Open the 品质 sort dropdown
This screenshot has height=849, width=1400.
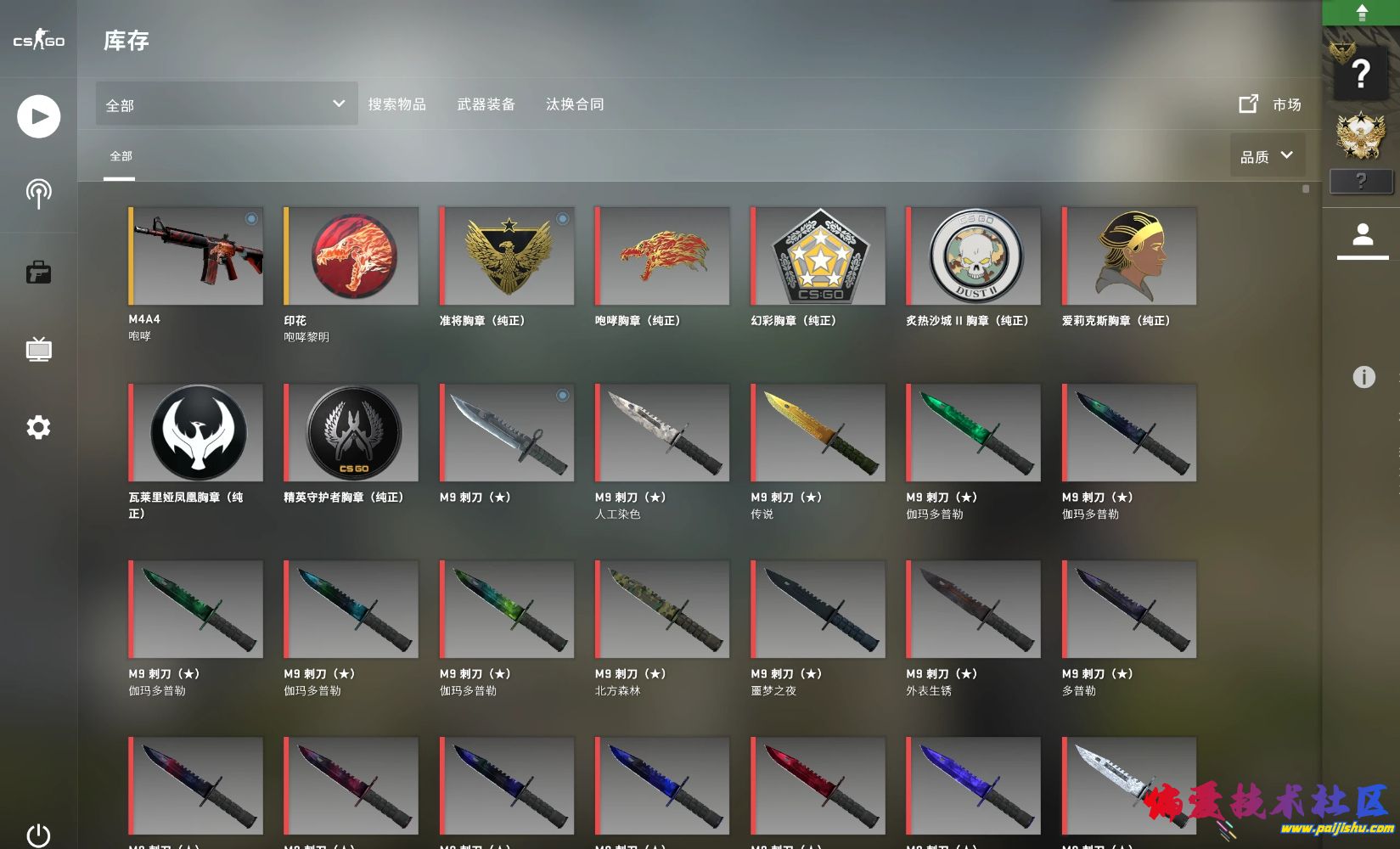coord(1267,156)
